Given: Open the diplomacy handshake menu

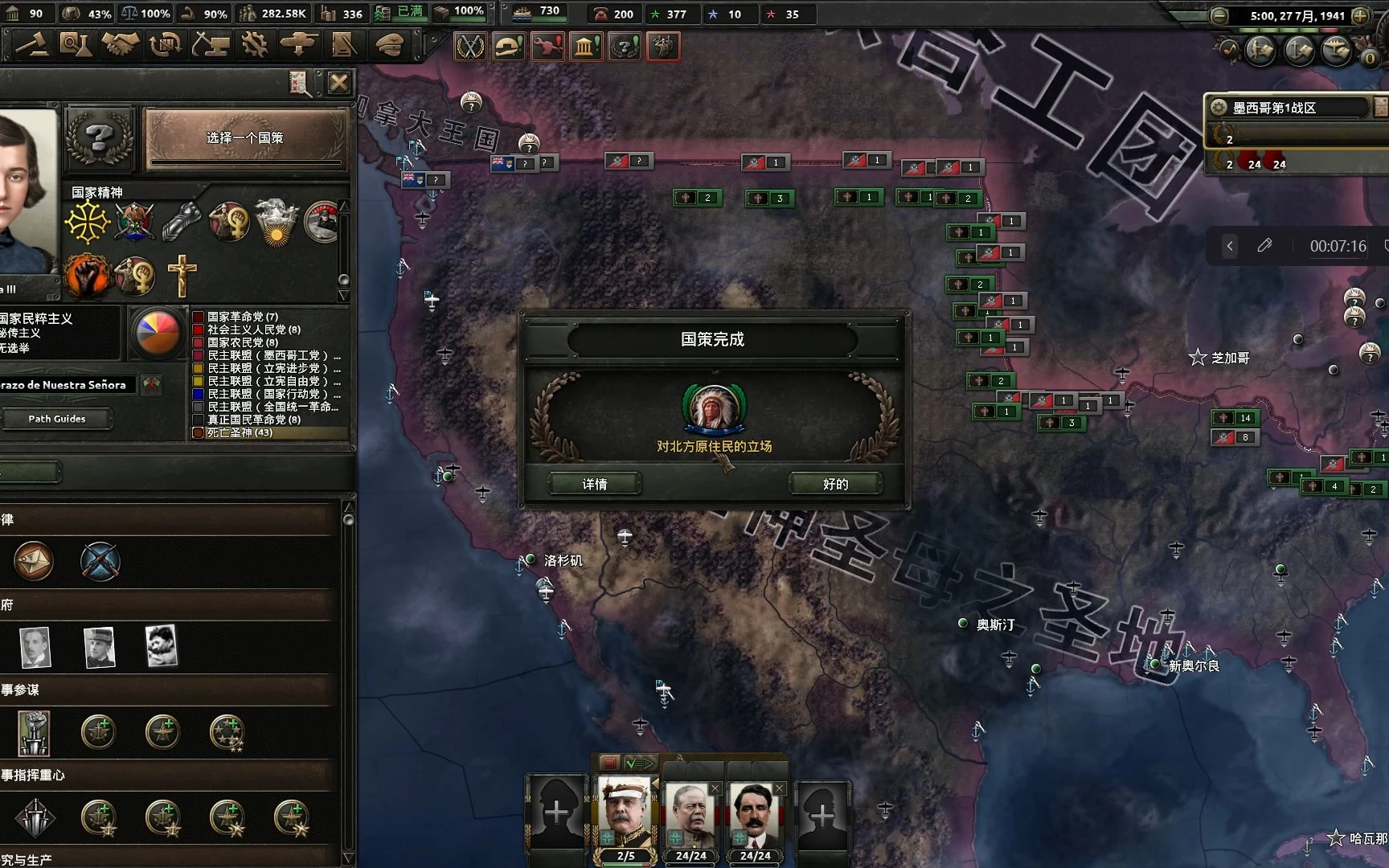Looking at the screenshot, I should click(x=120, y=45).
